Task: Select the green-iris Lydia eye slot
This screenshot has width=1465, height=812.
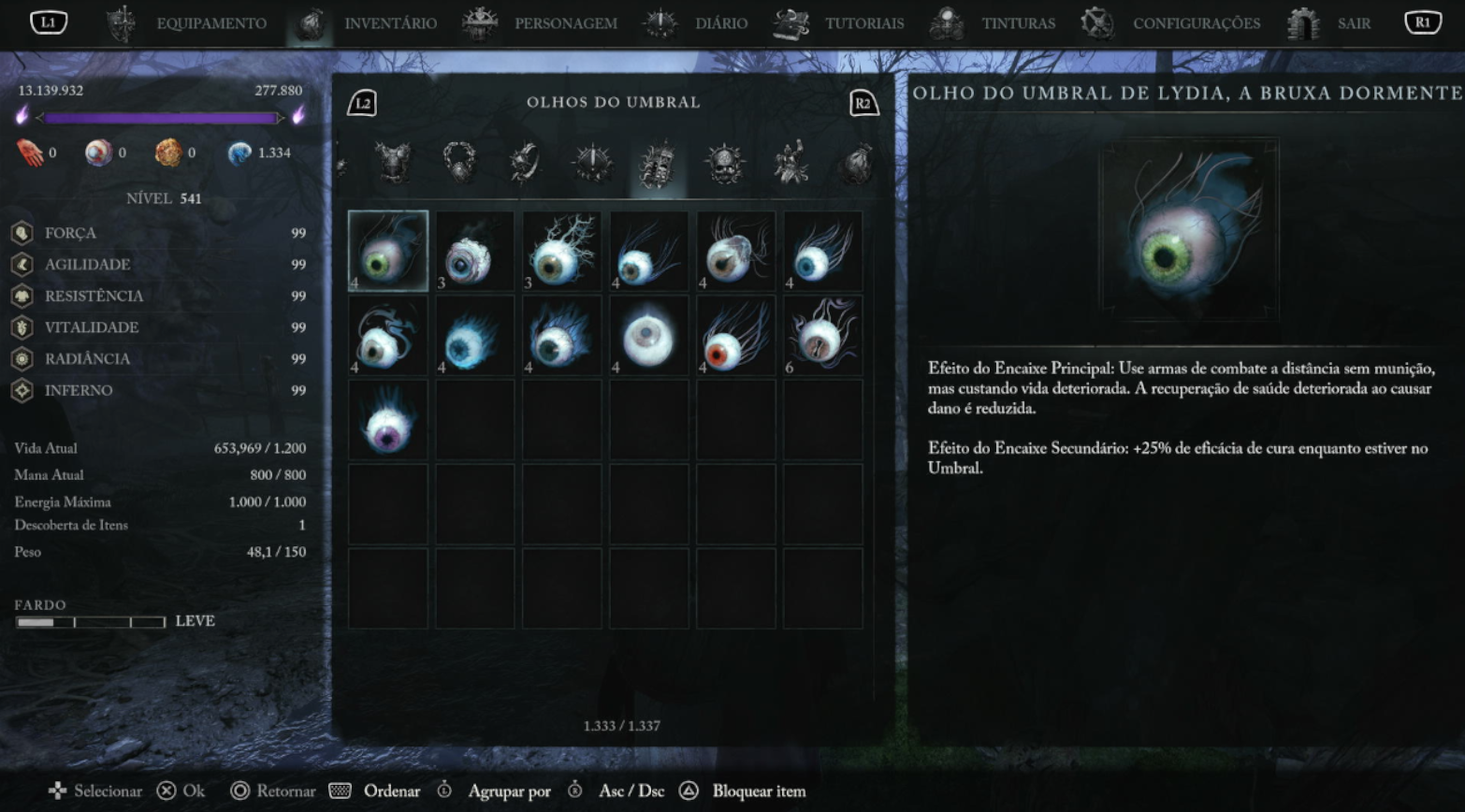Action: pyautogui.click(x=388, y=251)
